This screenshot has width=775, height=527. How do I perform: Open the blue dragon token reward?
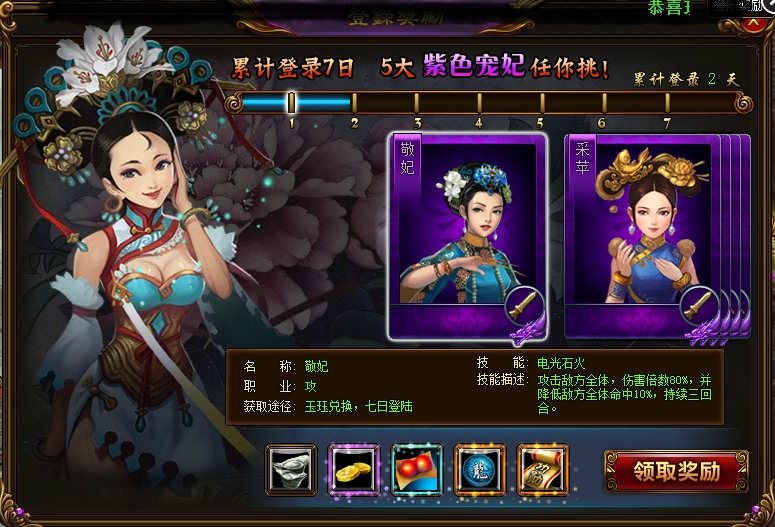click(x=480, y=470)
